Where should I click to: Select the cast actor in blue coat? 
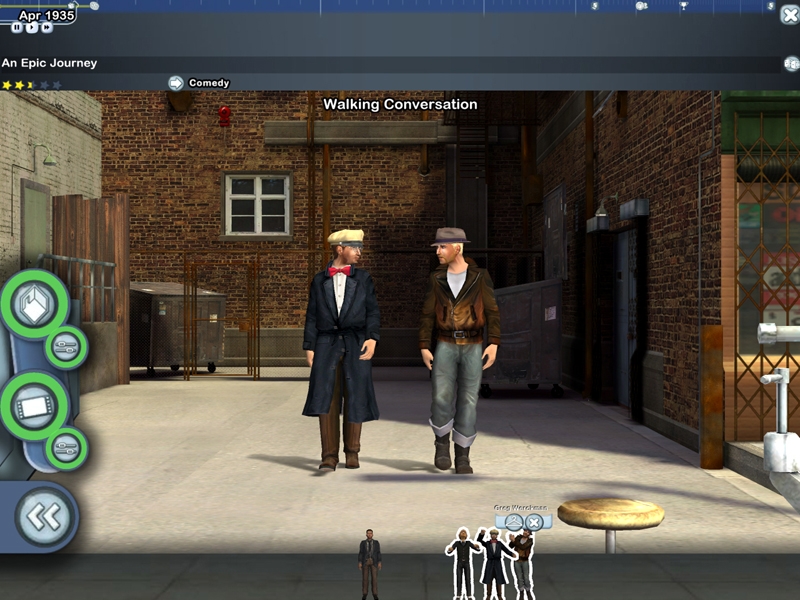(493, 563)
